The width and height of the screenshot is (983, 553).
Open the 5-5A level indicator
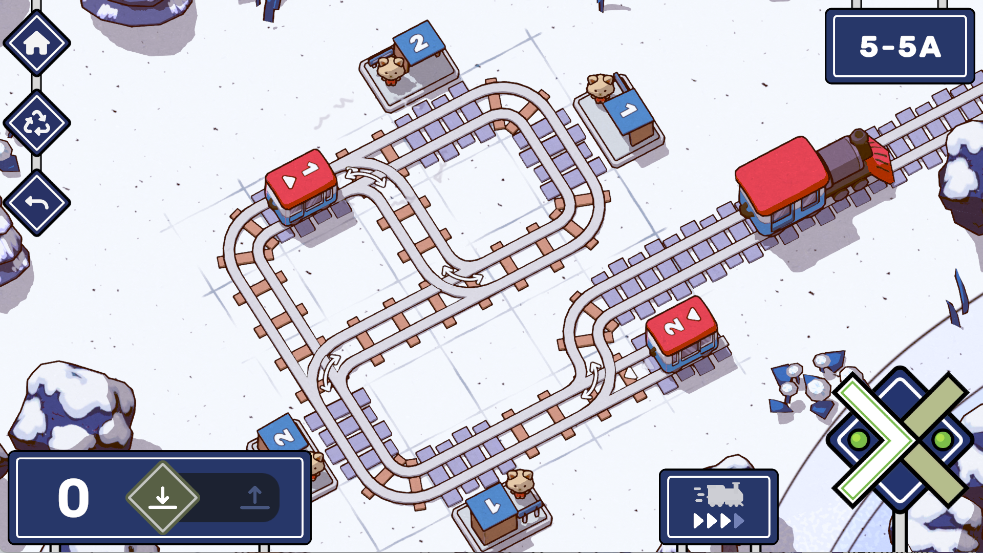point(899,46)
